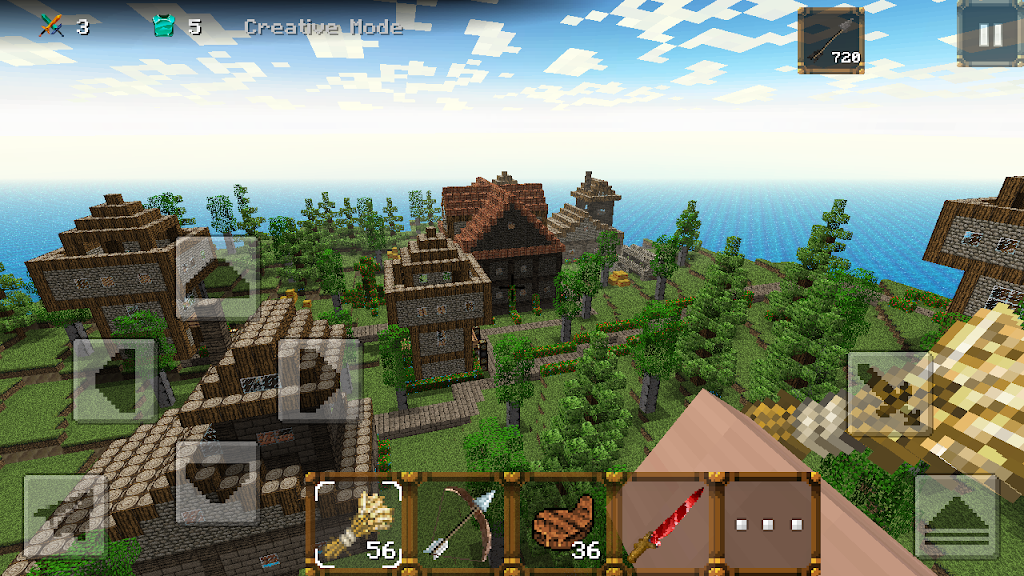Screen dimensions: 1024x576
Task: Tap the move right arrow
Action: (319, 380)
